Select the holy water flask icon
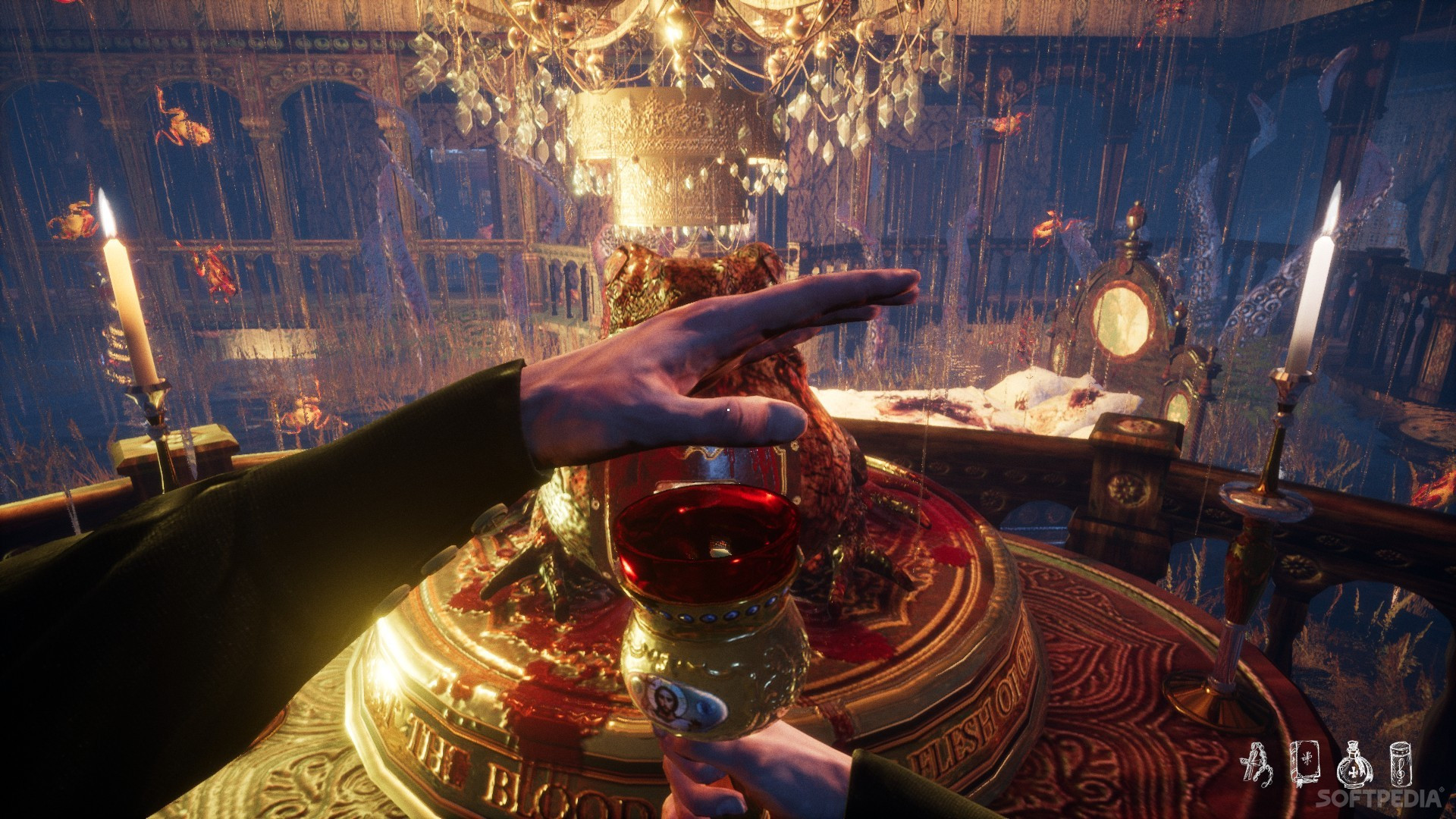Viewport: 1456px width, 819px height. coord(1354,764)
